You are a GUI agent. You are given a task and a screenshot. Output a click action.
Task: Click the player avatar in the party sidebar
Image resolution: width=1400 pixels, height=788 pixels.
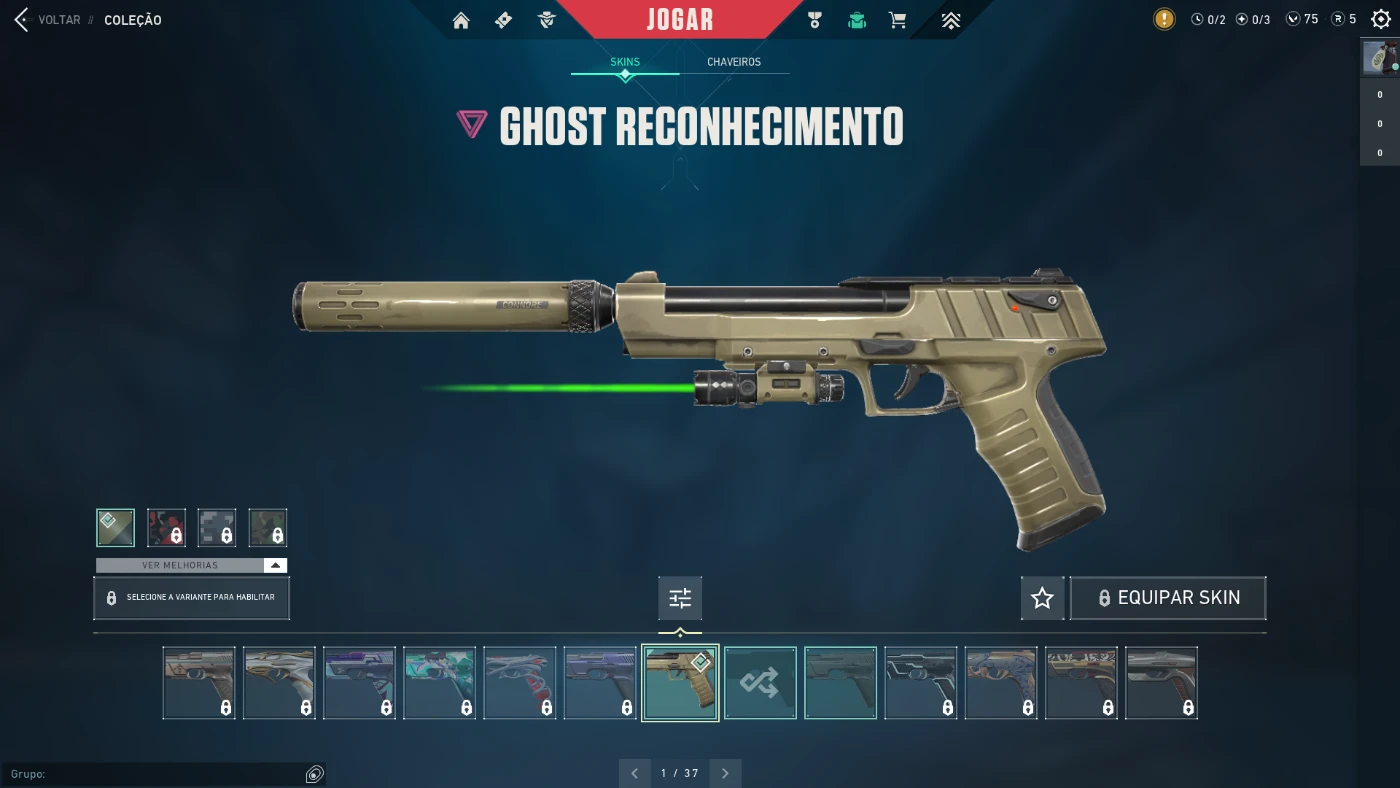point(1379,58)
